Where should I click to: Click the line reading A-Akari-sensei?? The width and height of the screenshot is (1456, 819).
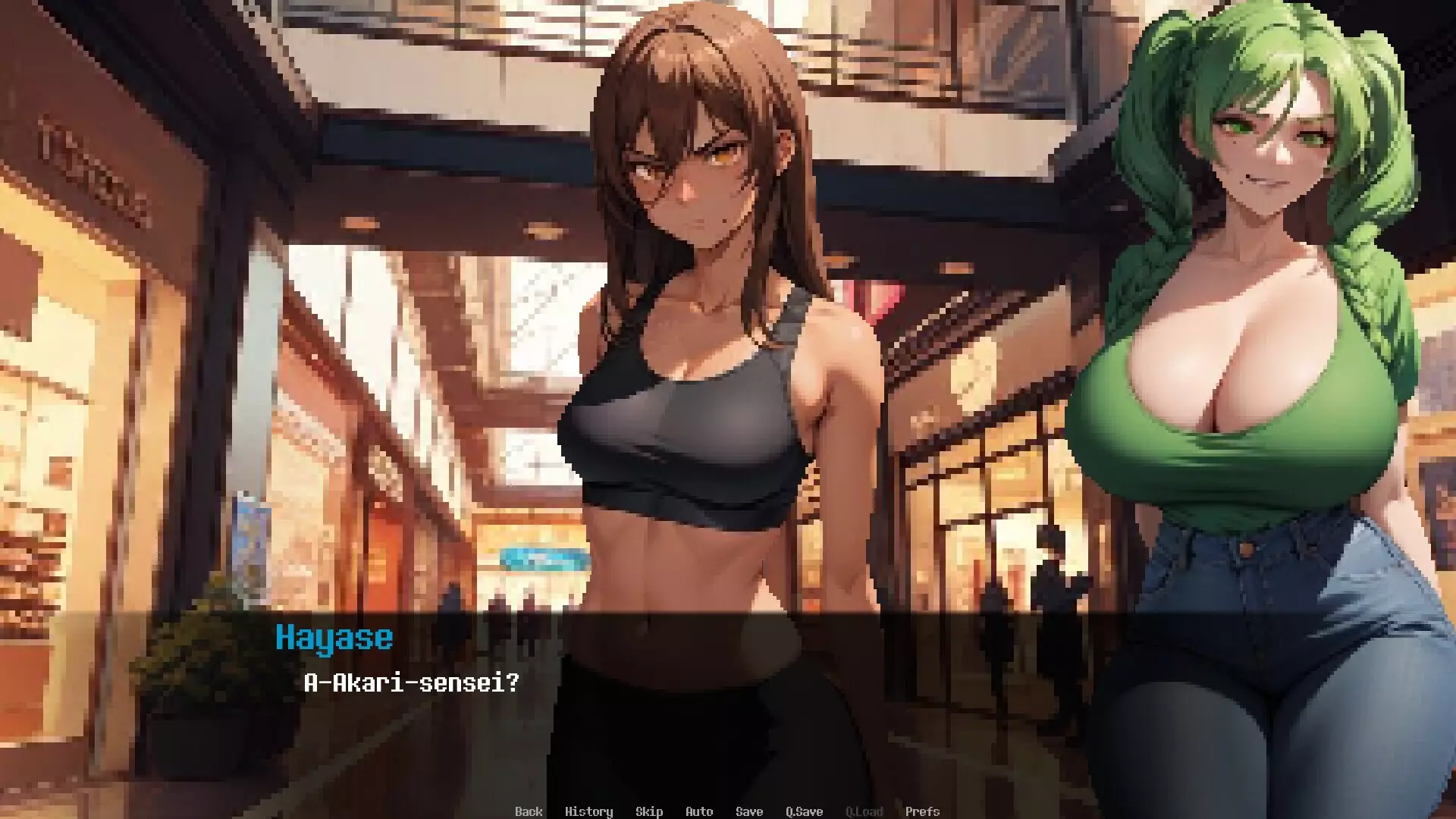point(409,685)
